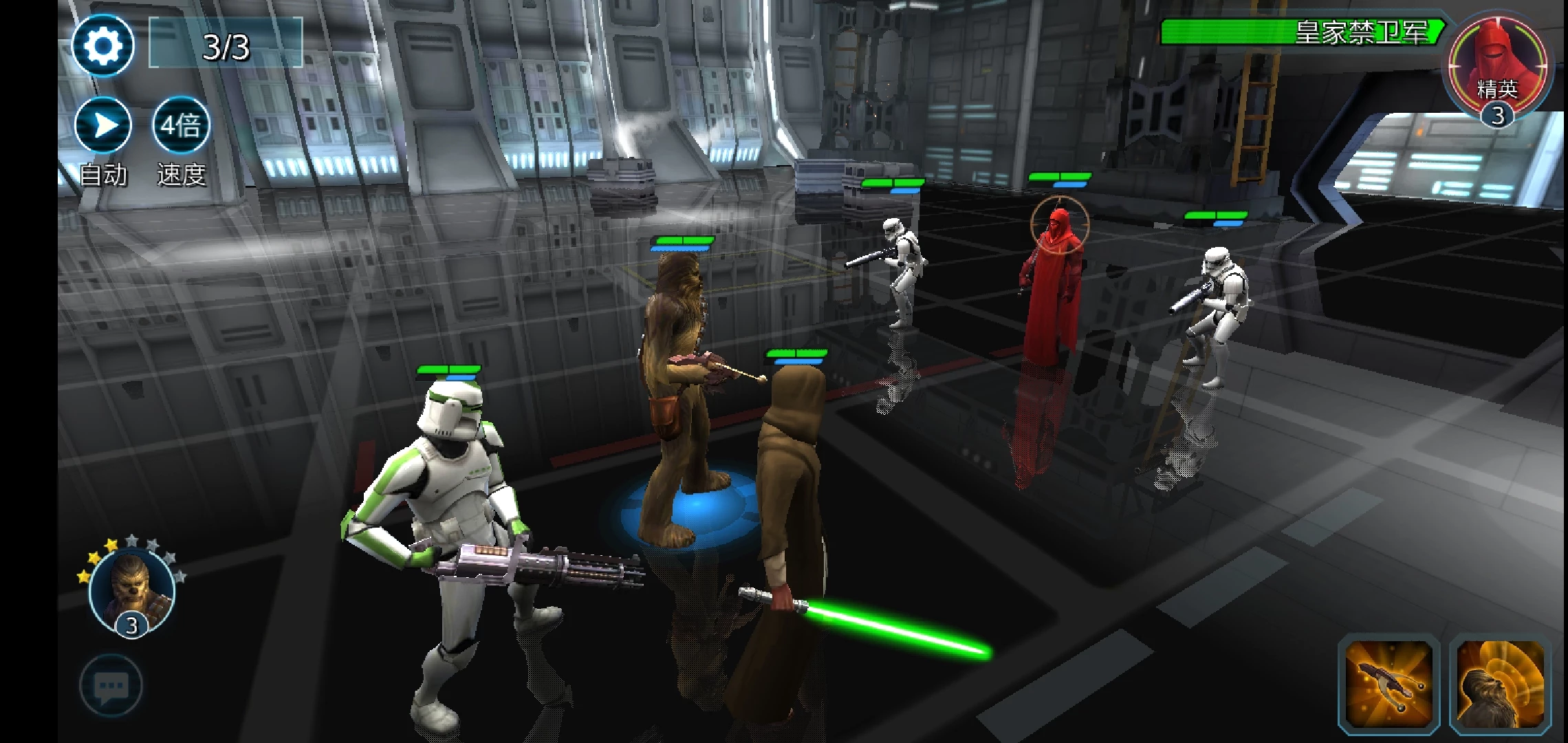Toggle the auto battle button
The height and width of the screenshot is (743, 1568).
click(103, 126)
